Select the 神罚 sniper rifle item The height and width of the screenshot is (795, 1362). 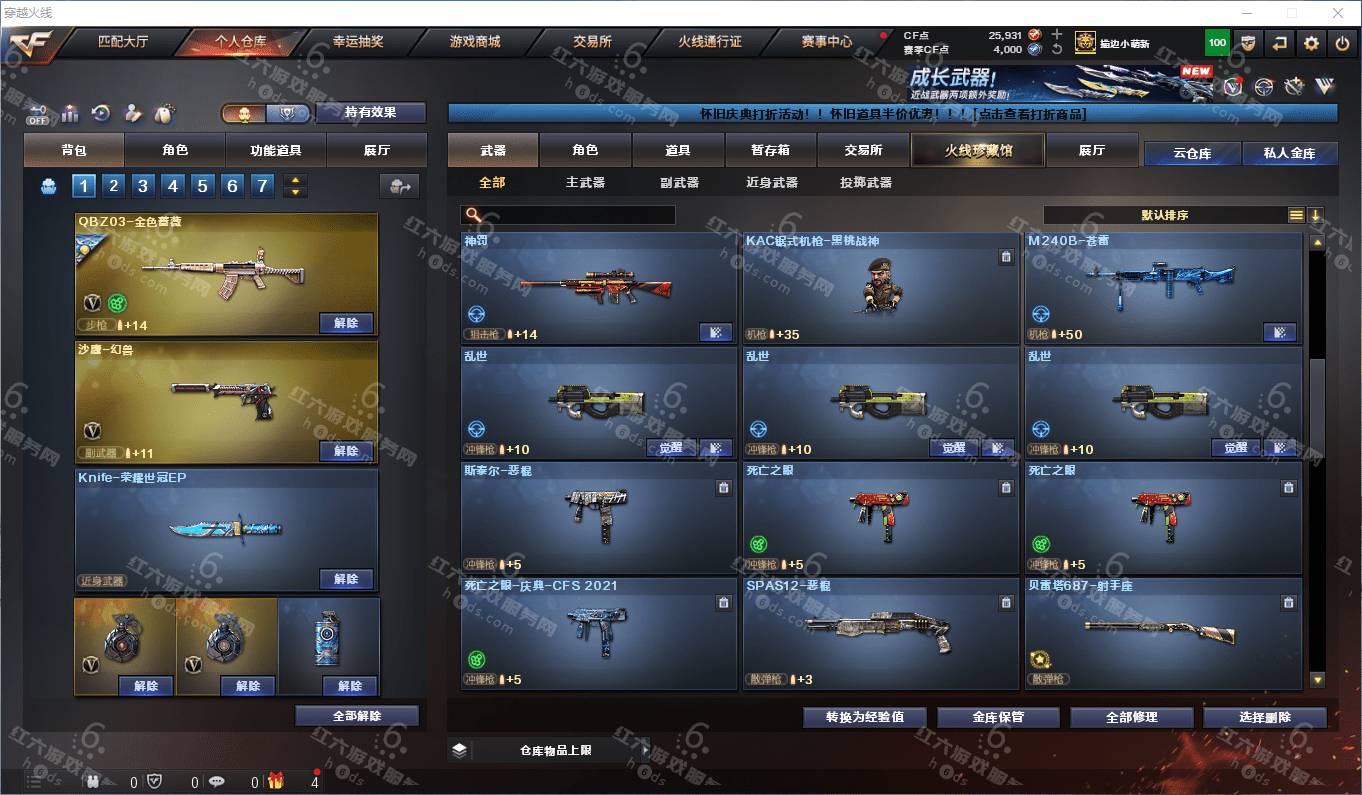pos(598,288)
